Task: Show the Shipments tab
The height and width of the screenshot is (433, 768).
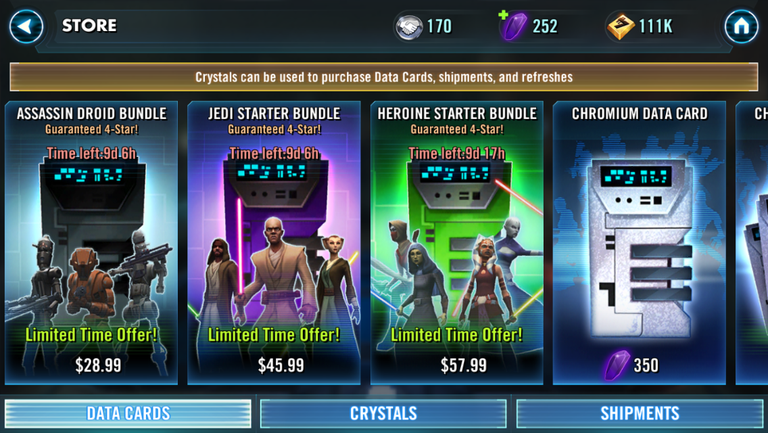Action: click(639, 413)
